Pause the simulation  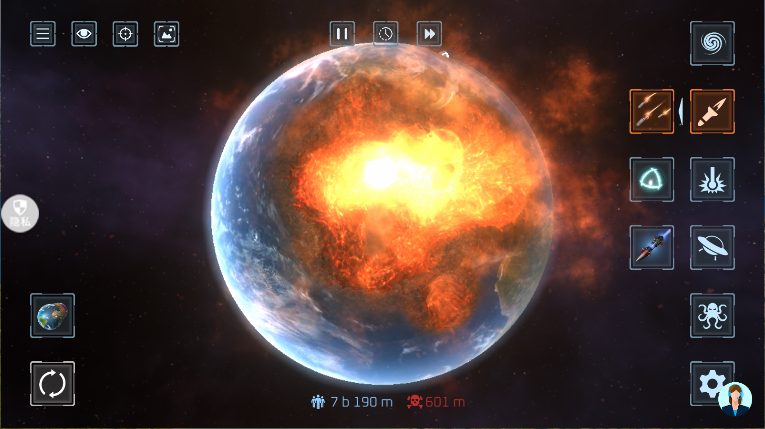point(343,34)
